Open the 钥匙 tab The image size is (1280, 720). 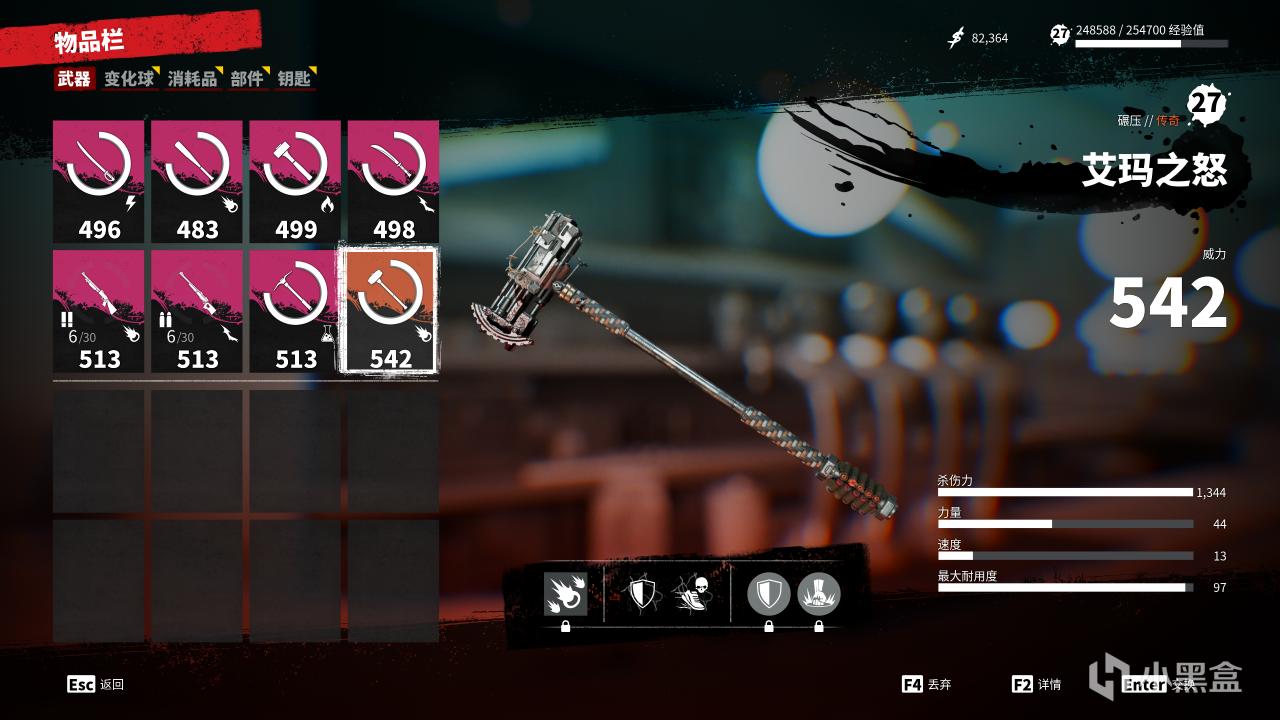pyautogui.click(x=294, y=79)
